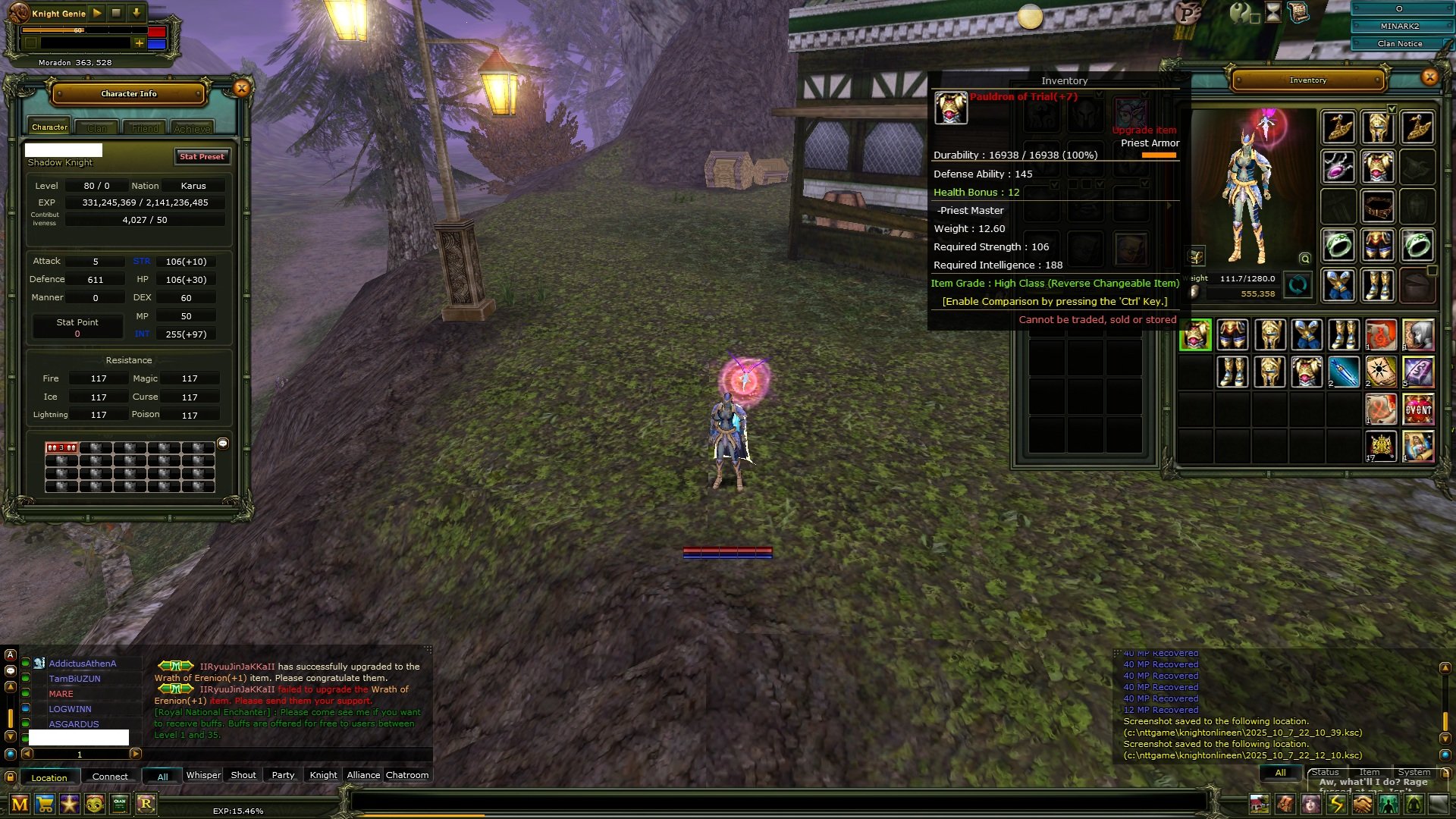Open the M menu button
The height and width of the screenshot is (819, 1456).
click(x=20, y=804)
